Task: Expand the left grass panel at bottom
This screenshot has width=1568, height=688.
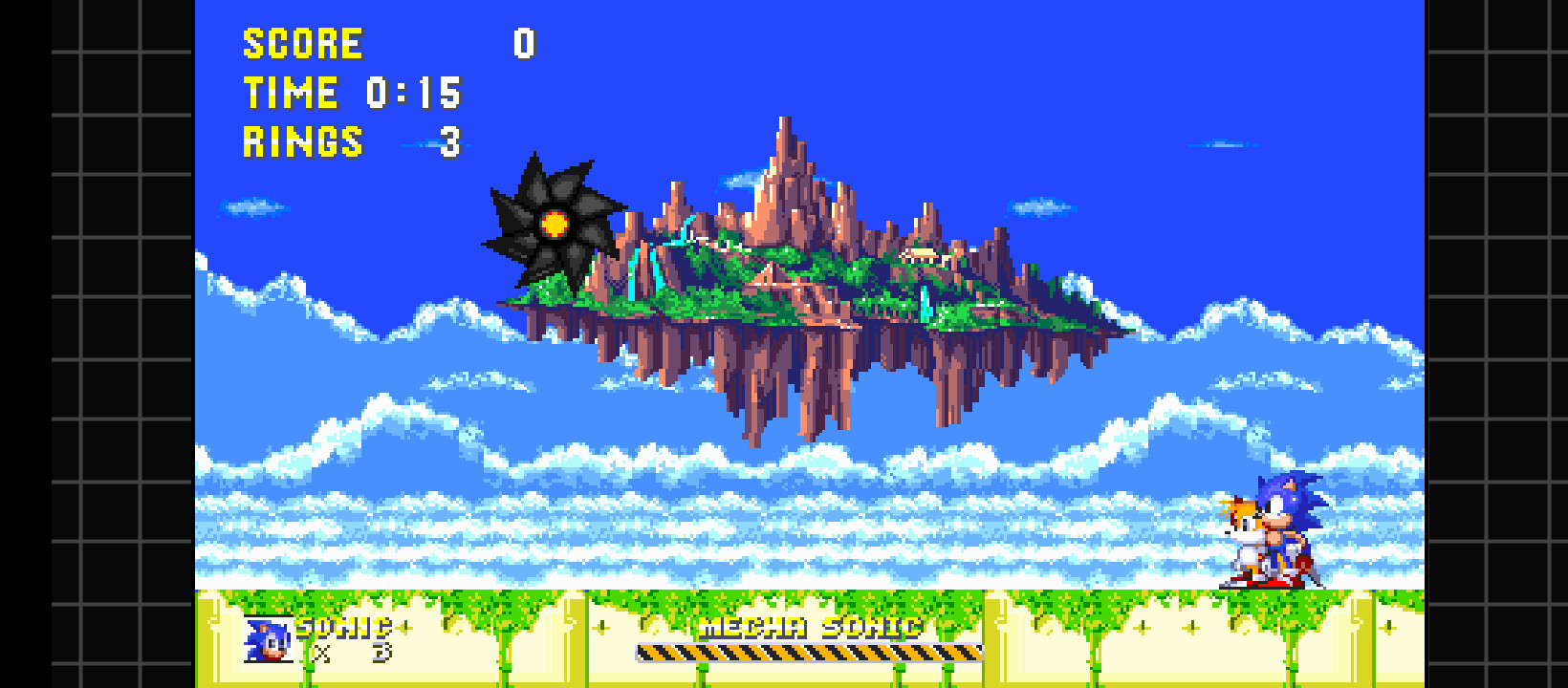Action: [x=392, y=640]
